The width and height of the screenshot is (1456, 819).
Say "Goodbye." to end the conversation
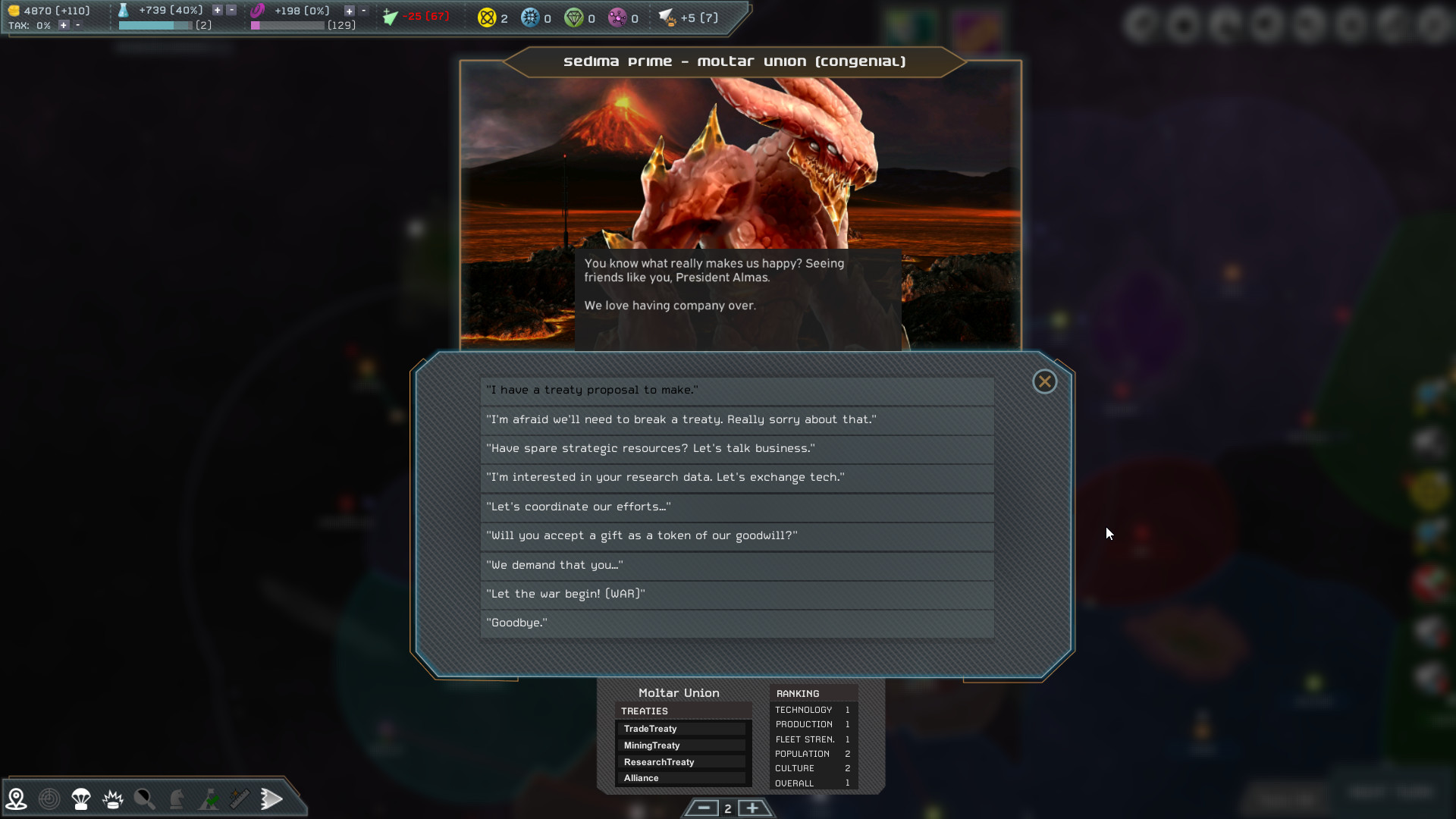click(x=736, y=623)
